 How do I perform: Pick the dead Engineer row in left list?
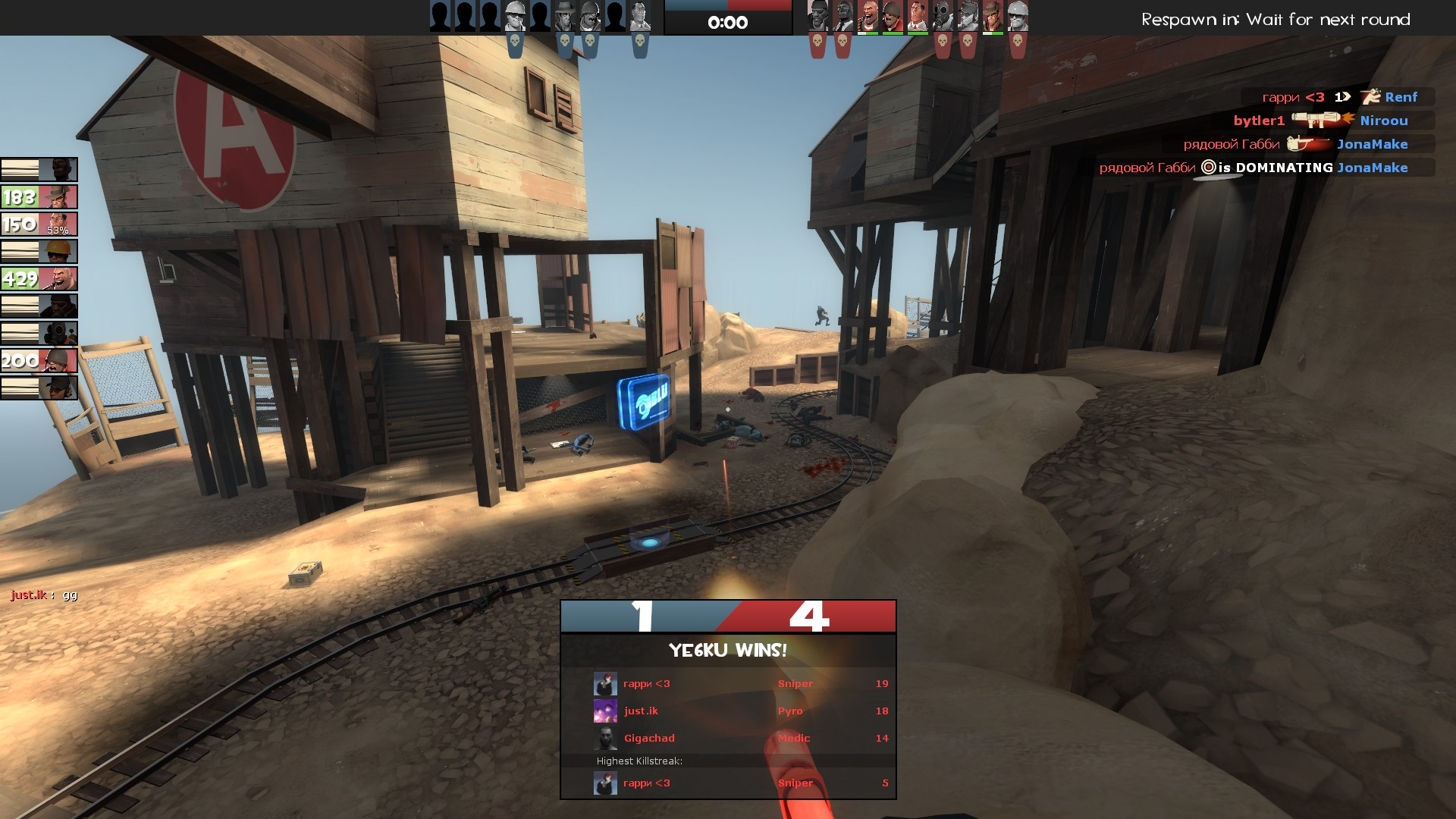[x=39, y=252]
